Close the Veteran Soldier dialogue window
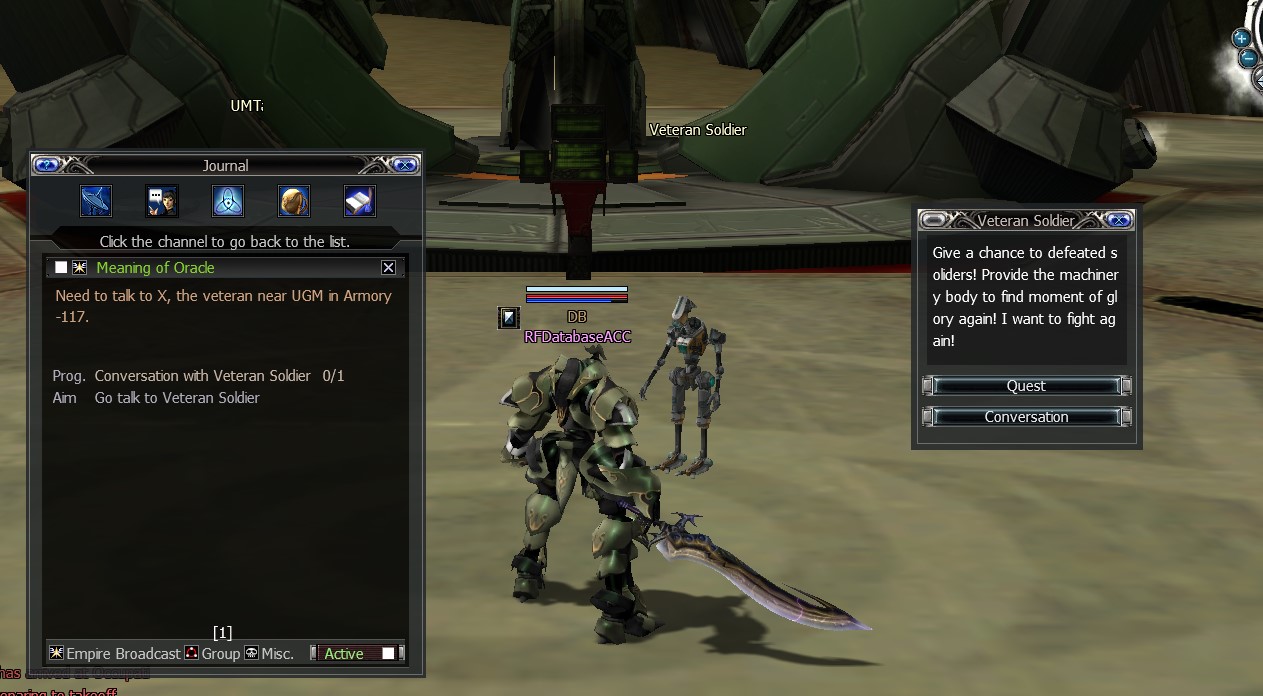 click(x=1120, y=221)
